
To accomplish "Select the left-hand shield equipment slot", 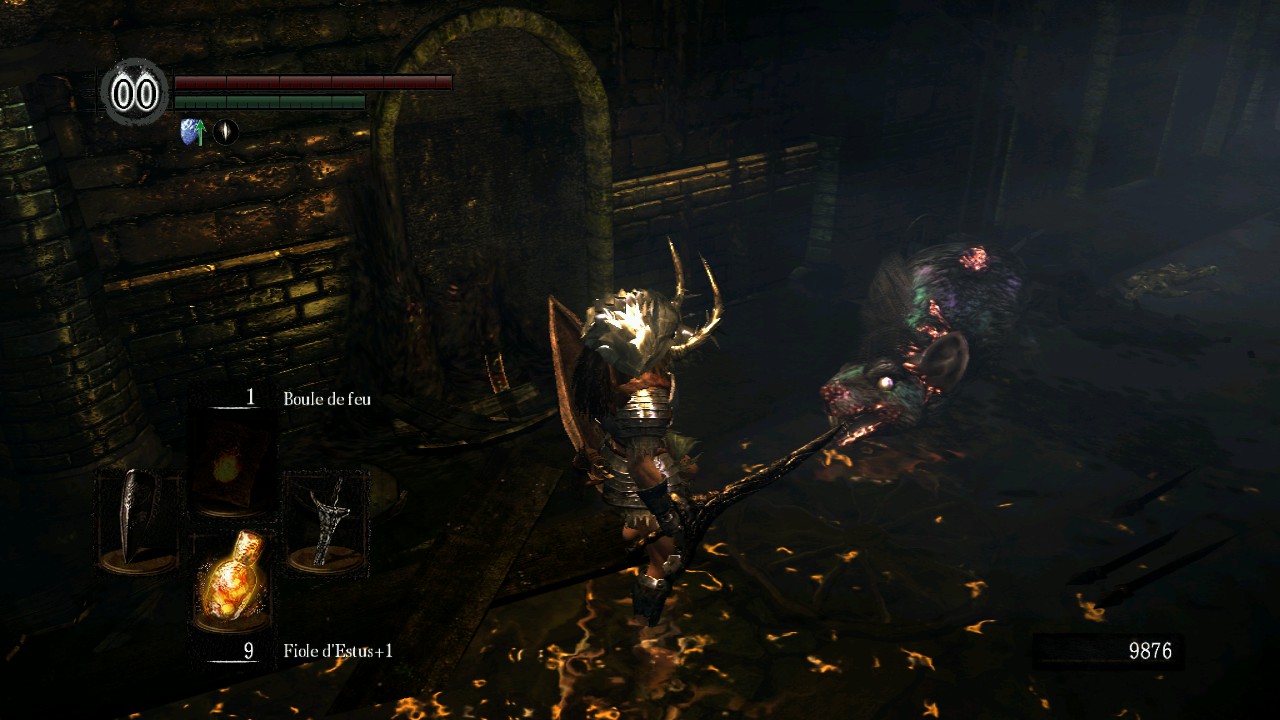I will [x=138, y=521].
